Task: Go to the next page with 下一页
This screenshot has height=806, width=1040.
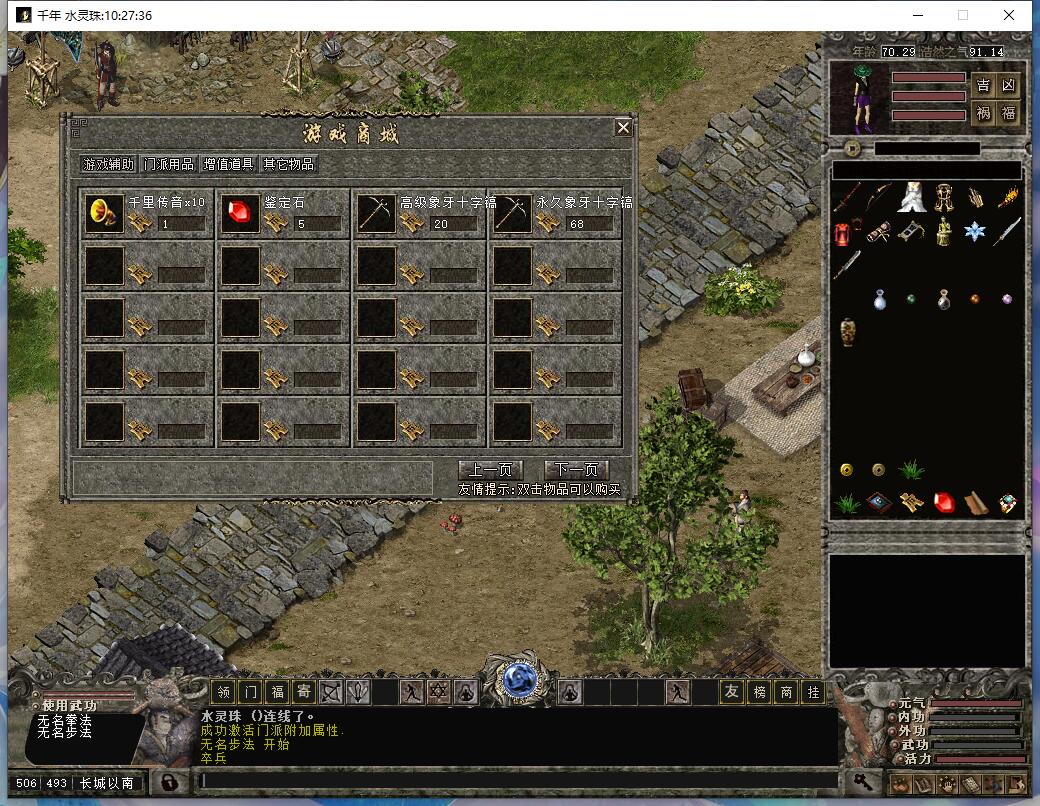Action: coord(576,470)
